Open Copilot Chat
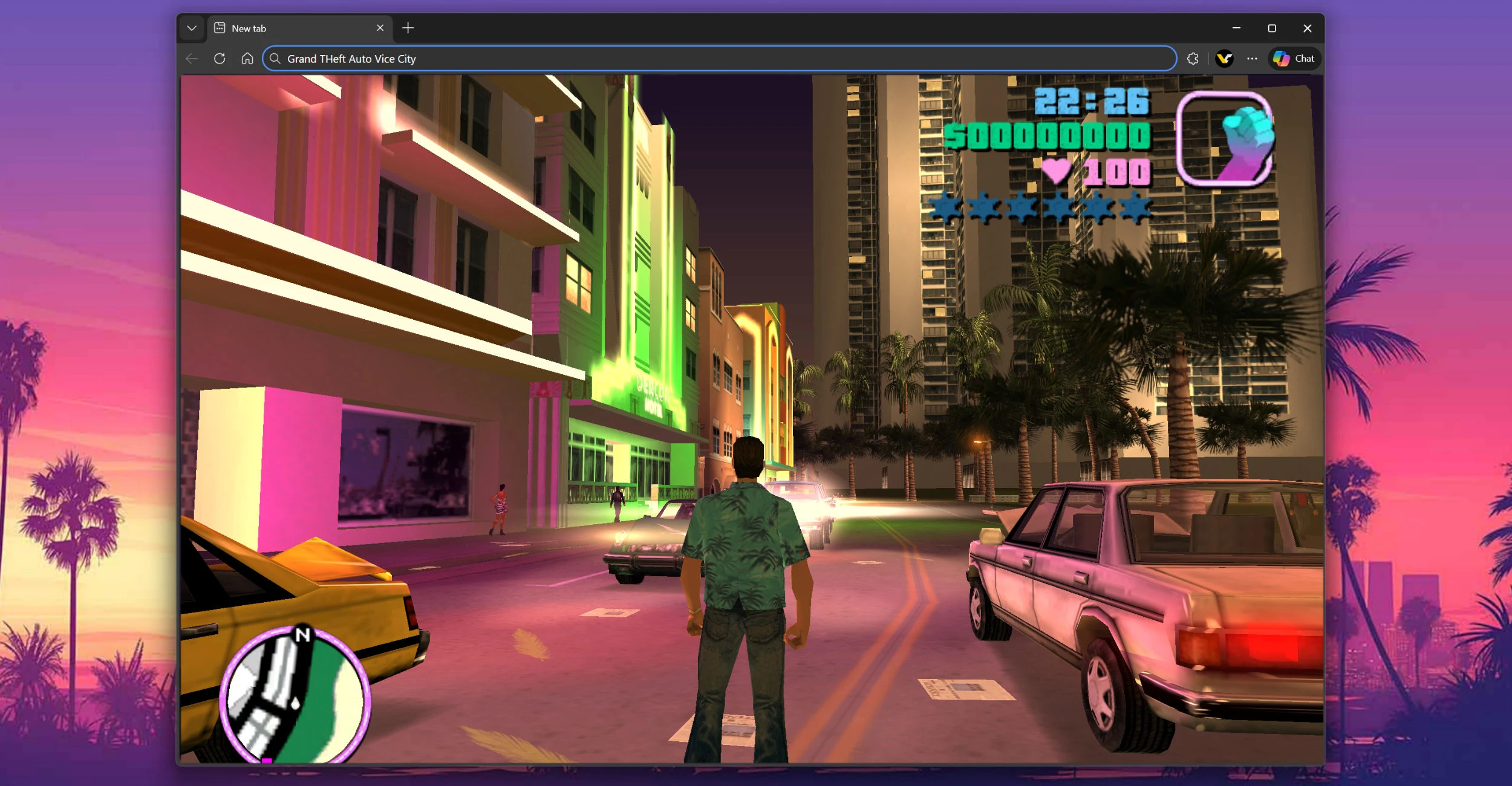This screenshot has width=1512, height=786. point(1304,59)
